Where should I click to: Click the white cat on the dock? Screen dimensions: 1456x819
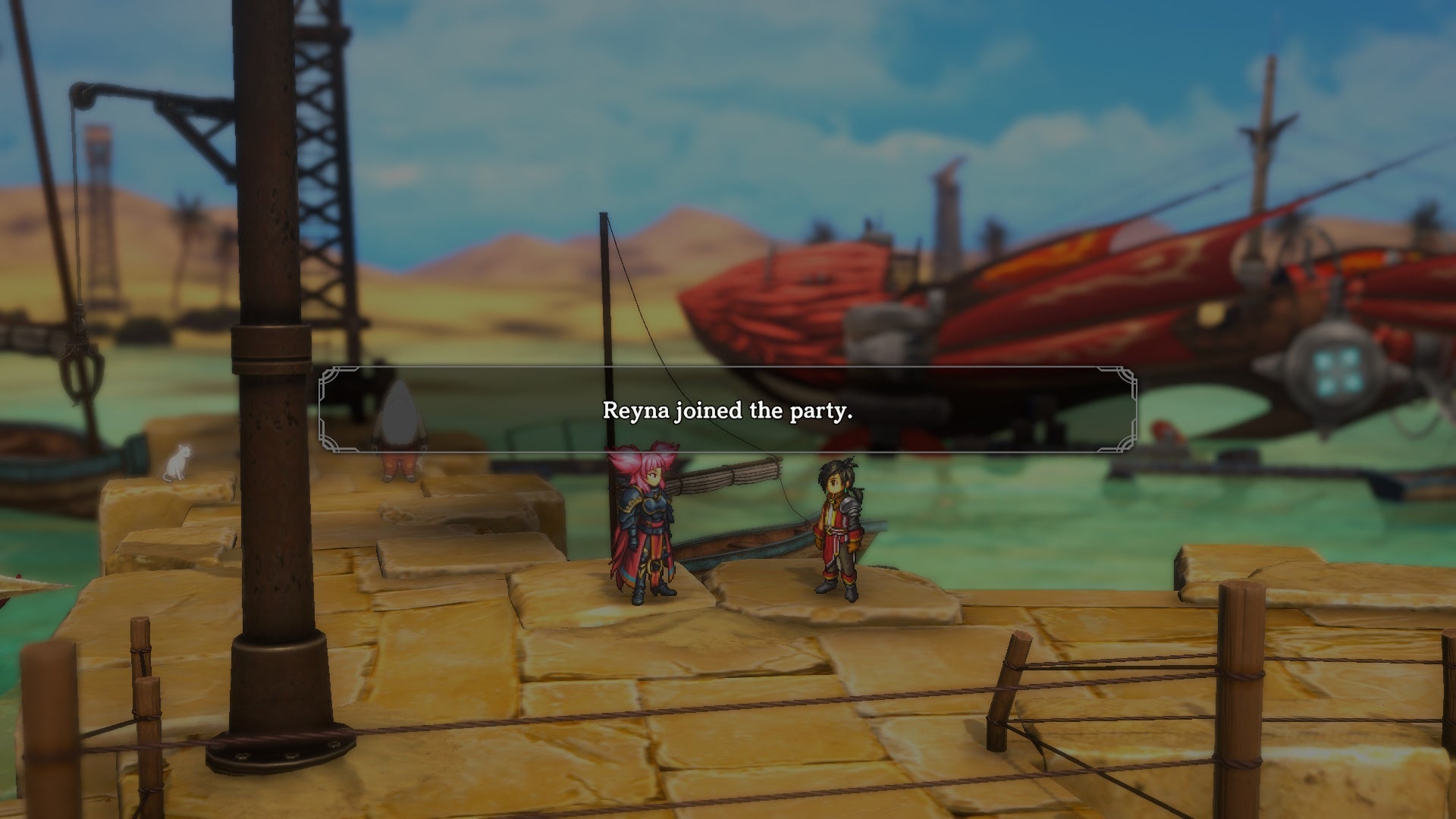point(176,463)
